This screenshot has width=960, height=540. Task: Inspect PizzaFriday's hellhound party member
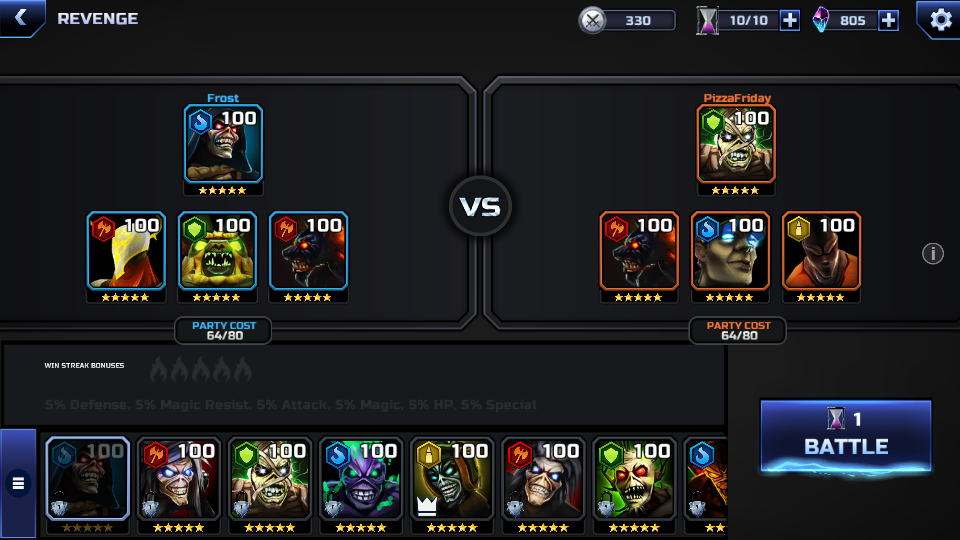point(639,251)
